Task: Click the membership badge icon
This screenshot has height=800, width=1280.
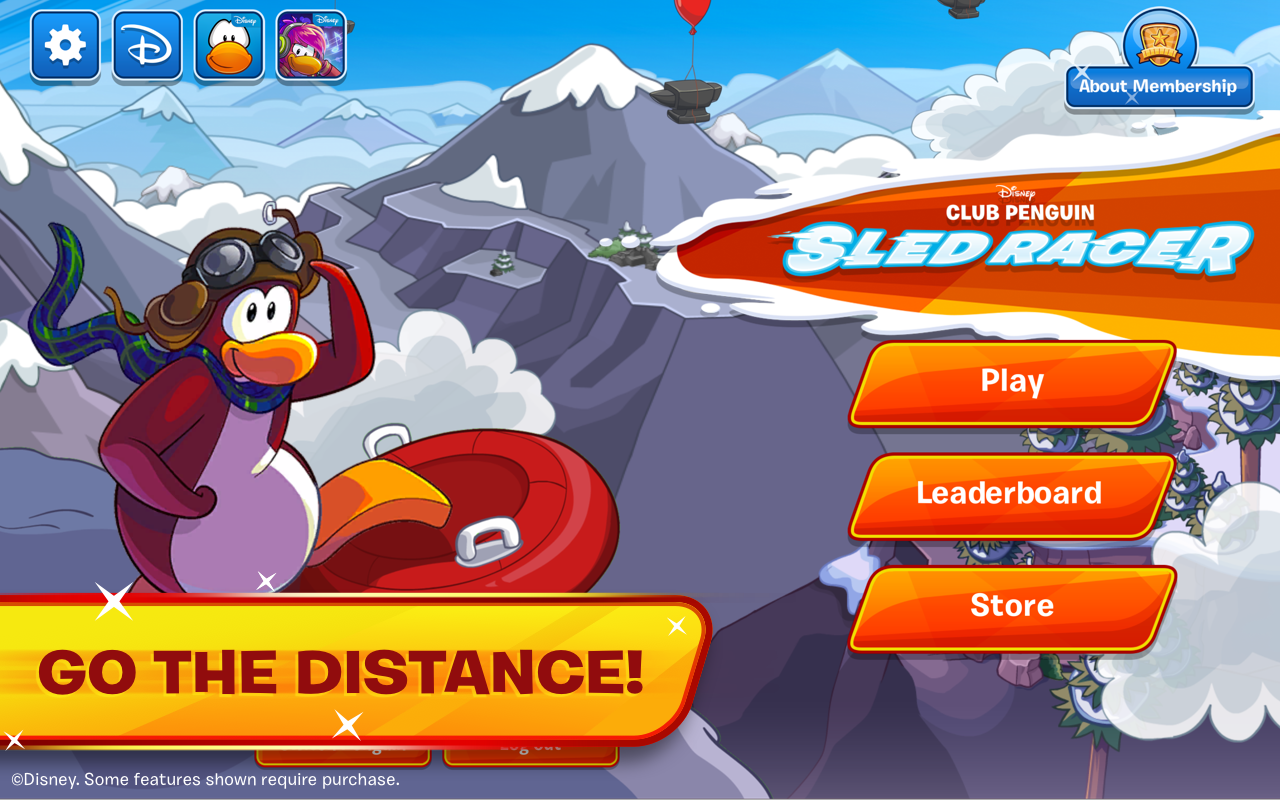Action: tap(1158, 40)
